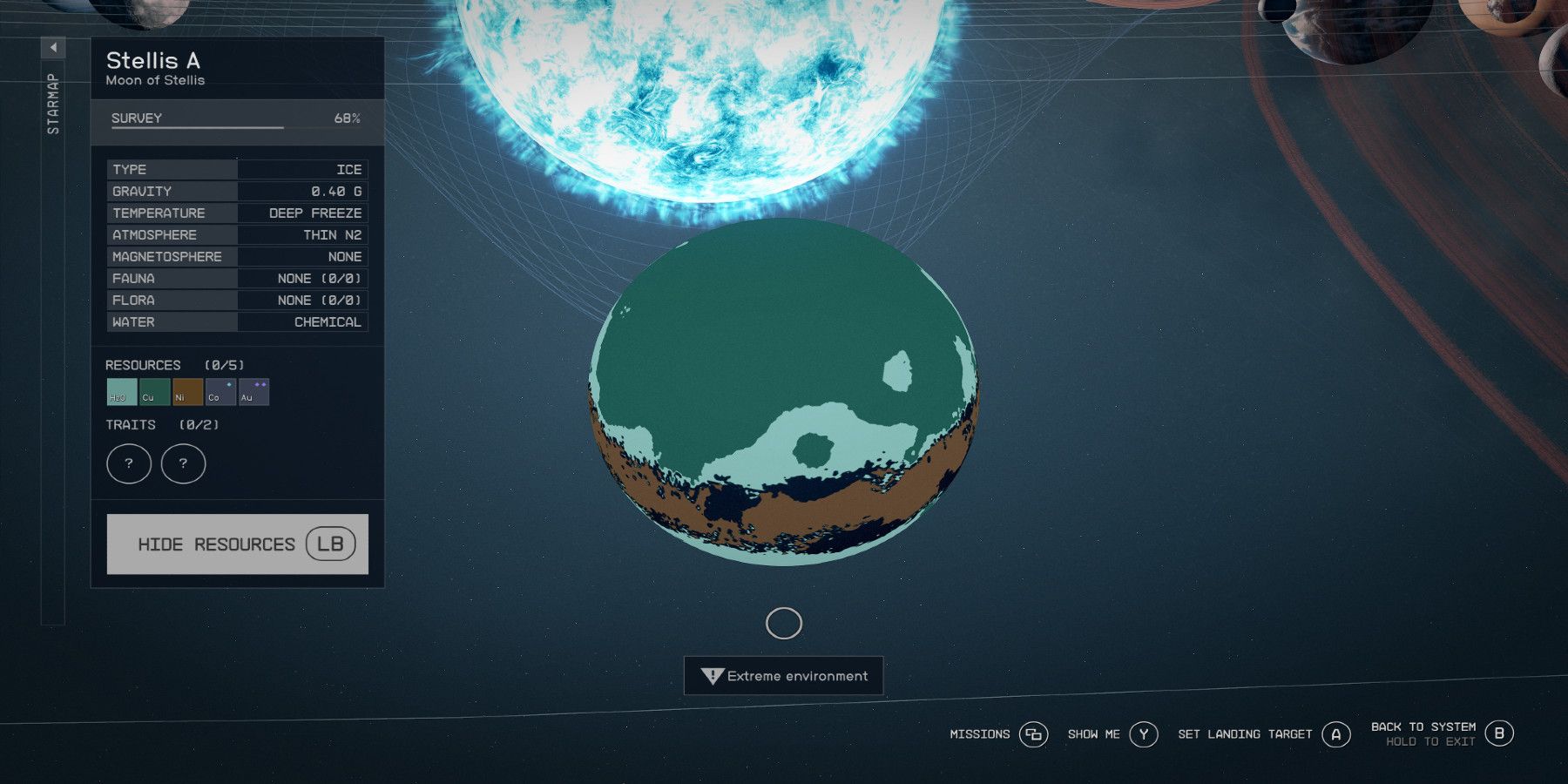Click the Extreme environment warning icon

712,675
